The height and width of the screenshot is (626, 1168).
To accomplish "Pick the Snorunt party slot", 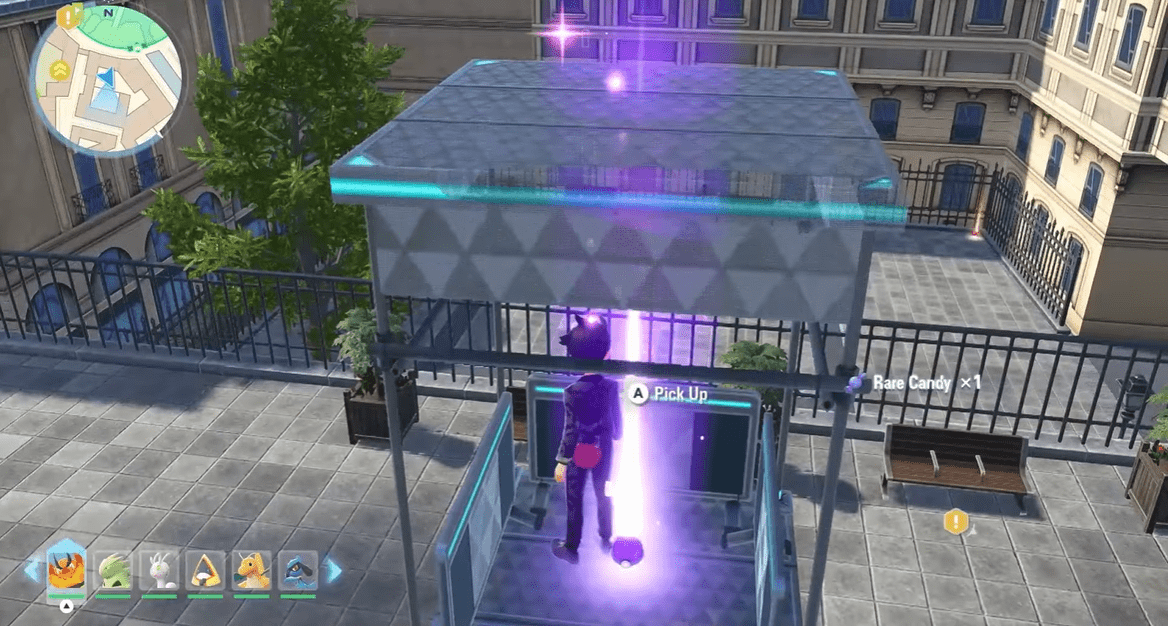I will [x=206, y=571].
